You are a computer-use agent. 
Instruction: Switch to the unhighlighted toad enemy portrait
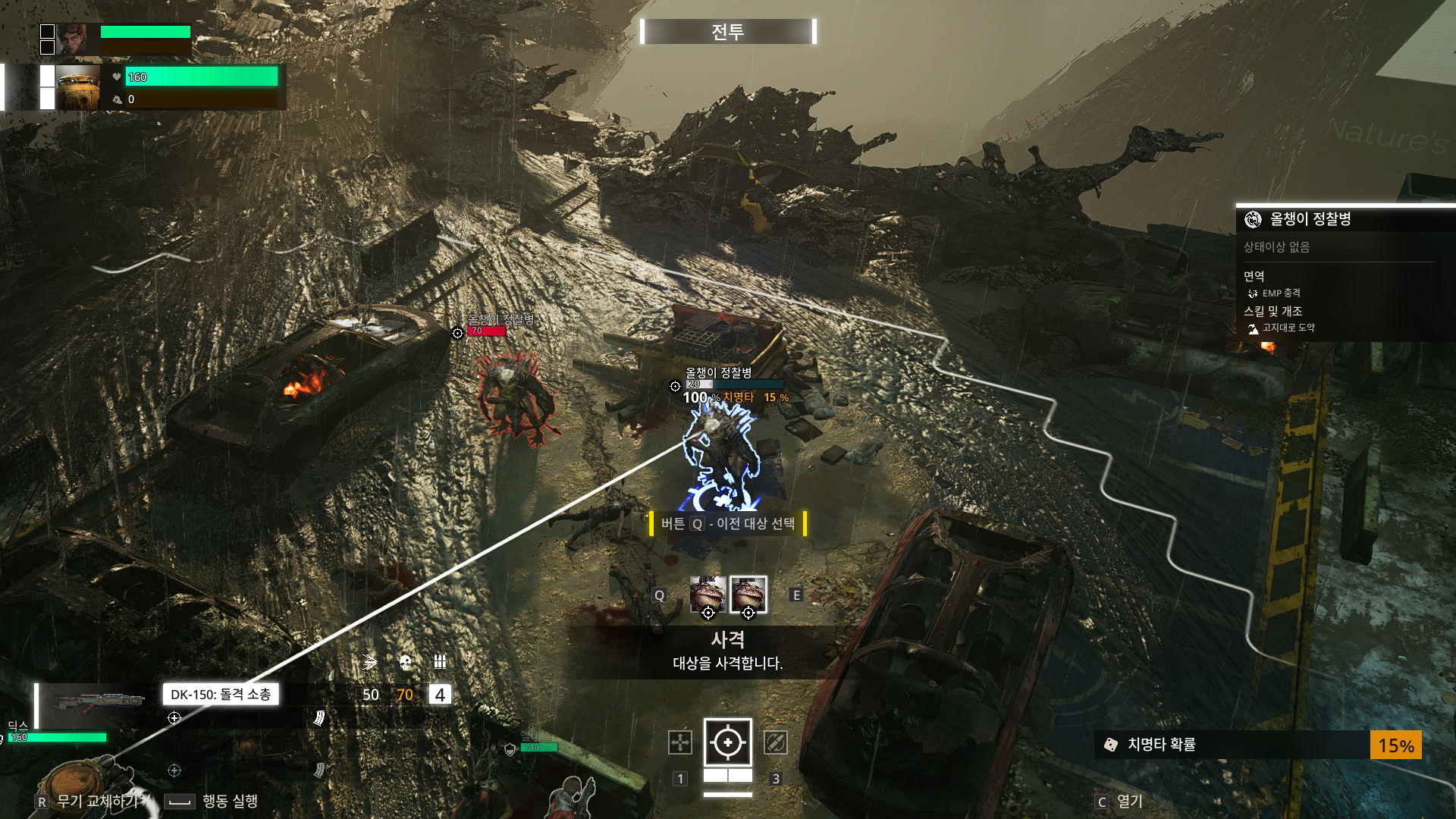pos(708,595)
